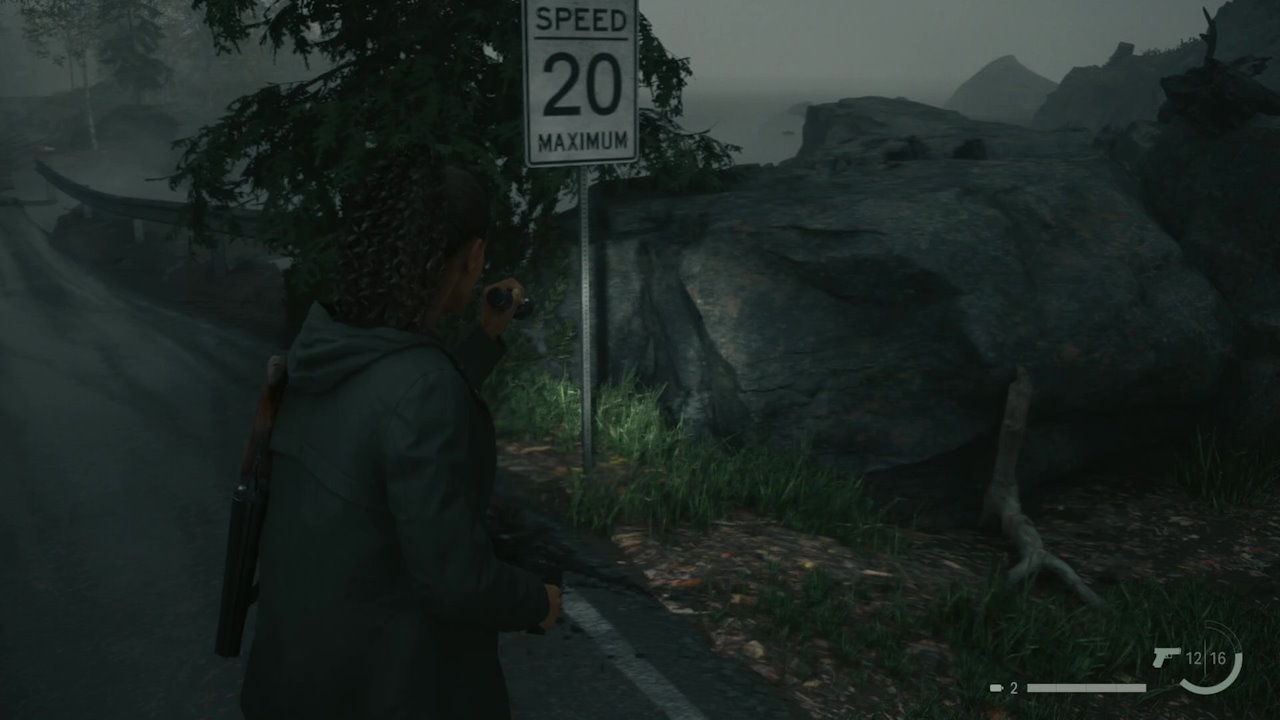
Task: Click the flashlight battery icon
Action: point(996,688)
